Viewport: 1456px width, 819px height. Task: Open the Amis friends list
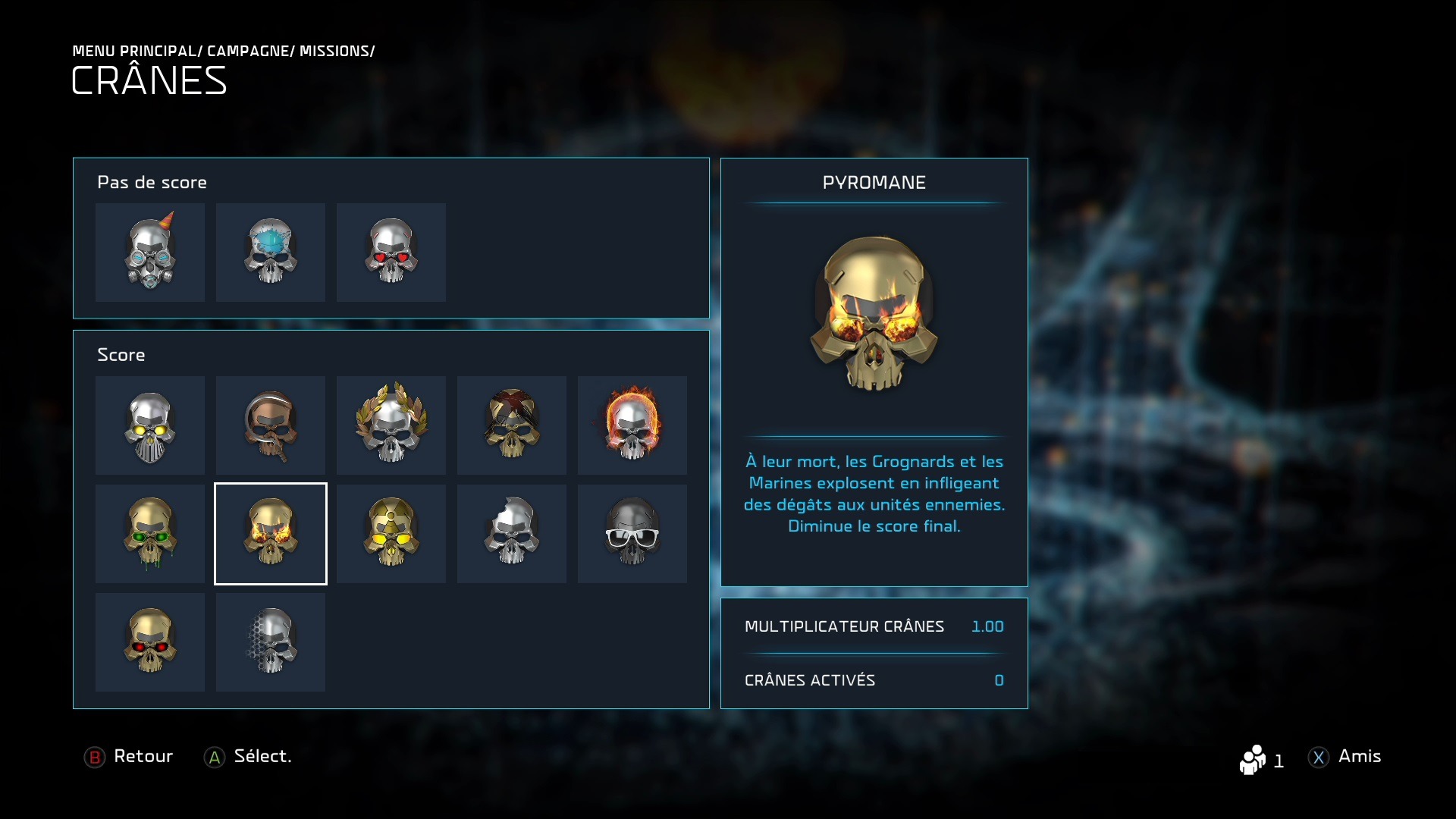pos(1345,757)
